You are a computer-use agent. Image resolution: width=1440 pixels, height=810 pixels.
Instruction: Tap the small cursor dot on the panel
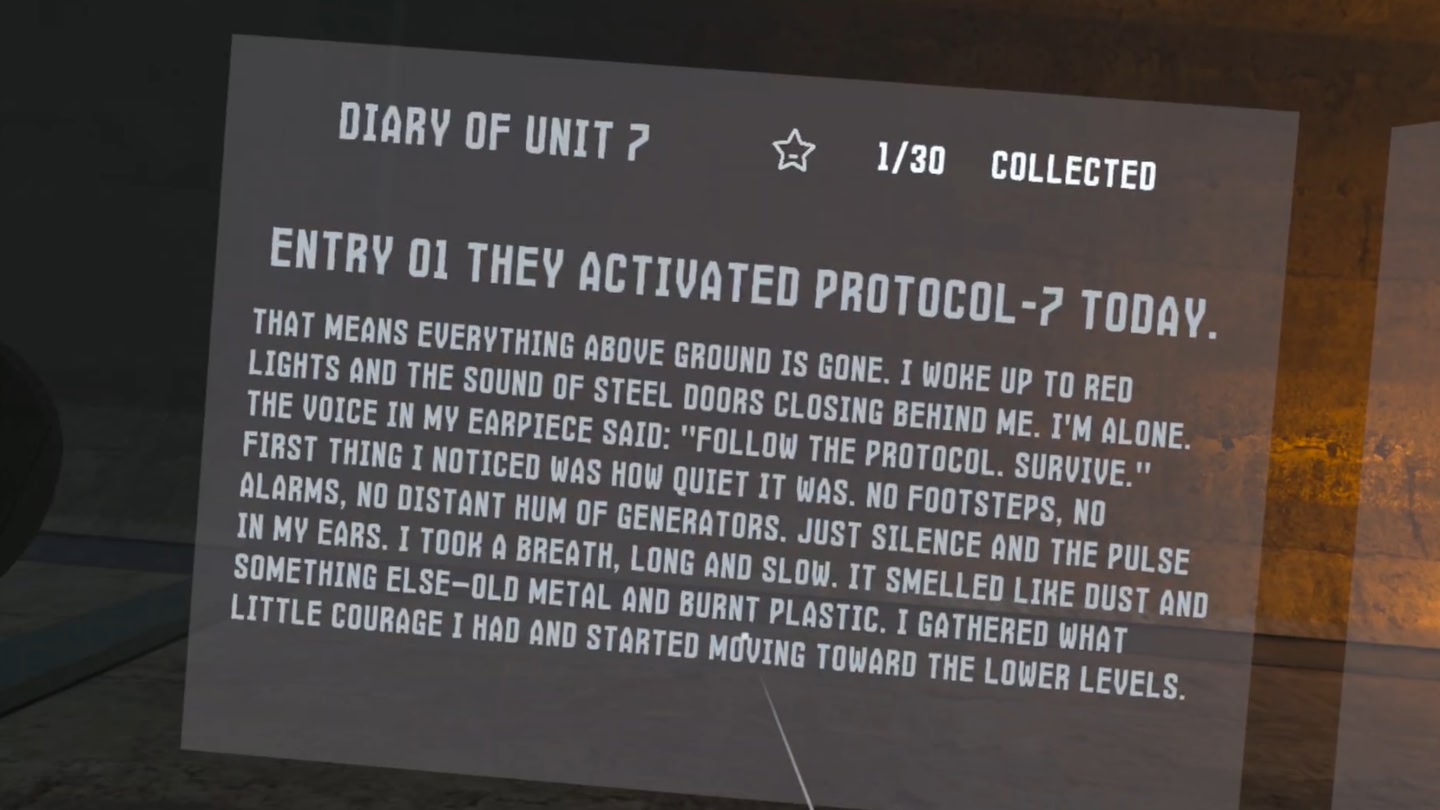pyautogui.click(x=745, y=637)
